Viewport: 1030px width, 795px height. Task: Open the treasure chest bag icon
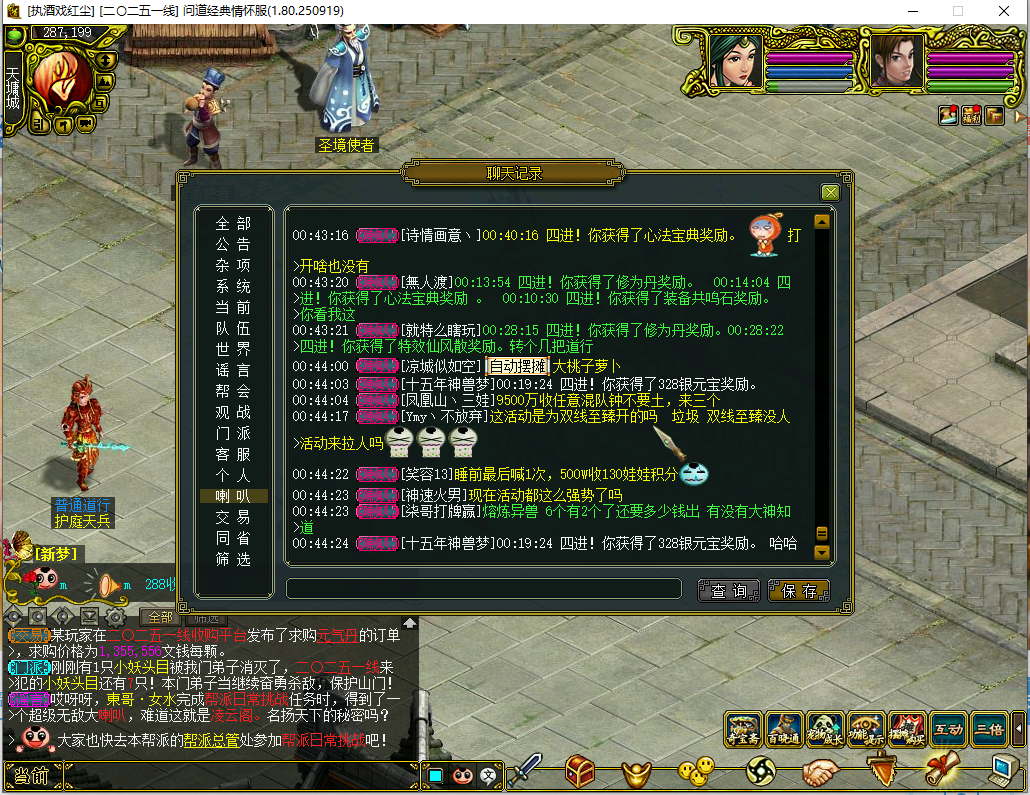pyautogui.click(x=581, y=771)
